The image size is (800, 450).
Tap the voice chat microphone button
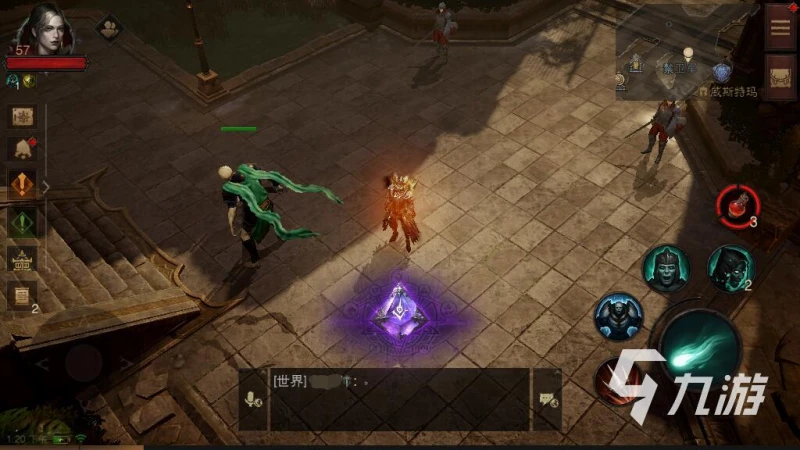click(x=253, y=399)
